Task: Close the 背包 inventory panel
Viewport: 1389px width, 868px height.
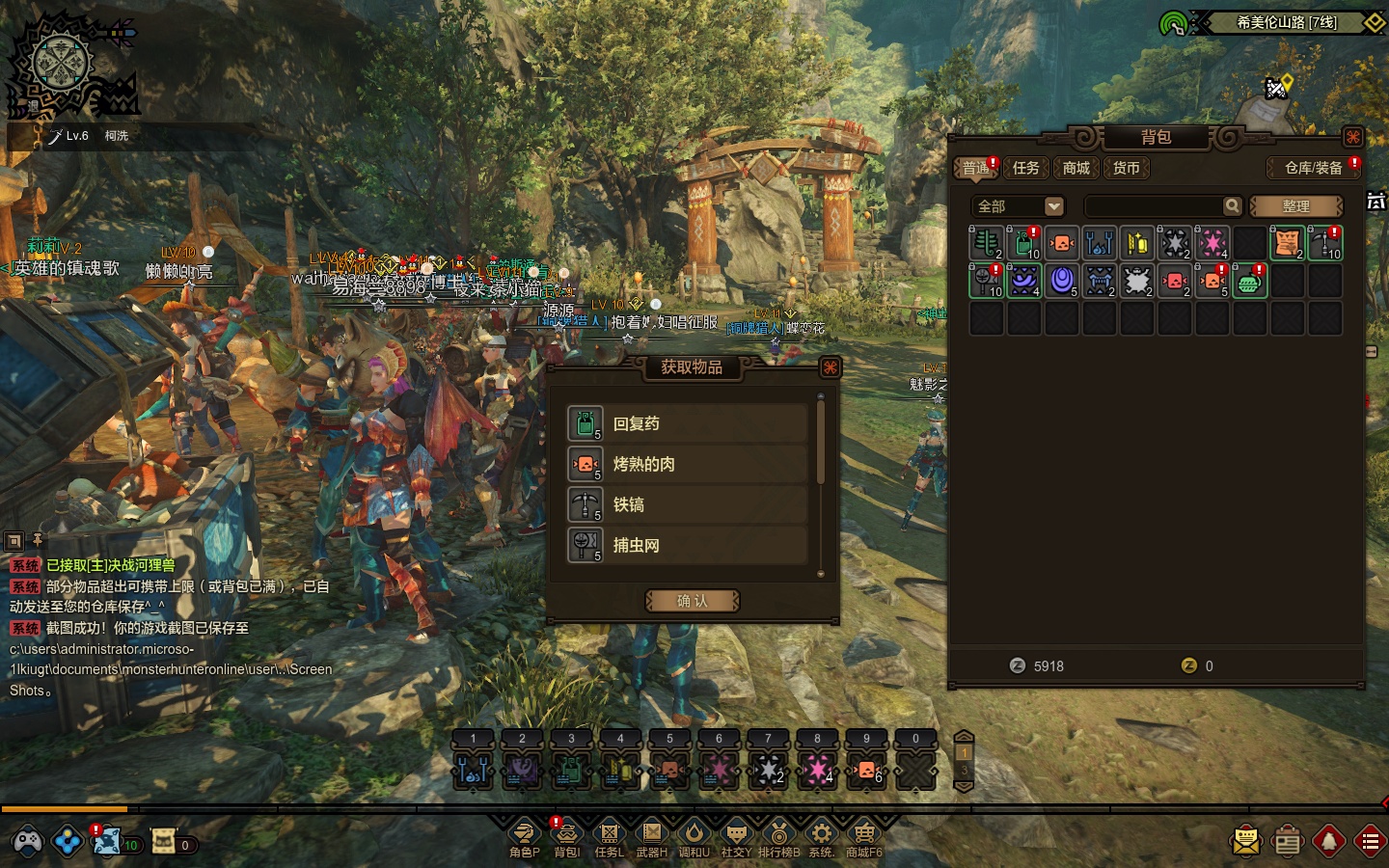Action: 1352,137
